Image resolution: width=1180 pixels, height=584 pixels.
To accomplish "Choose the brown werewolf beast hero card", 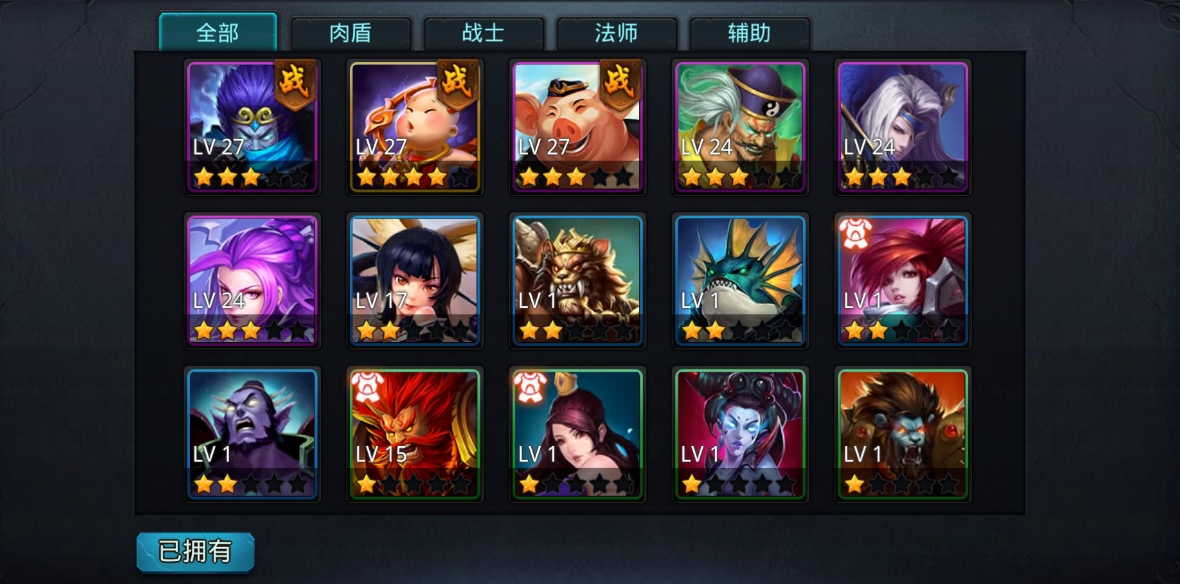I will [903, 434].
